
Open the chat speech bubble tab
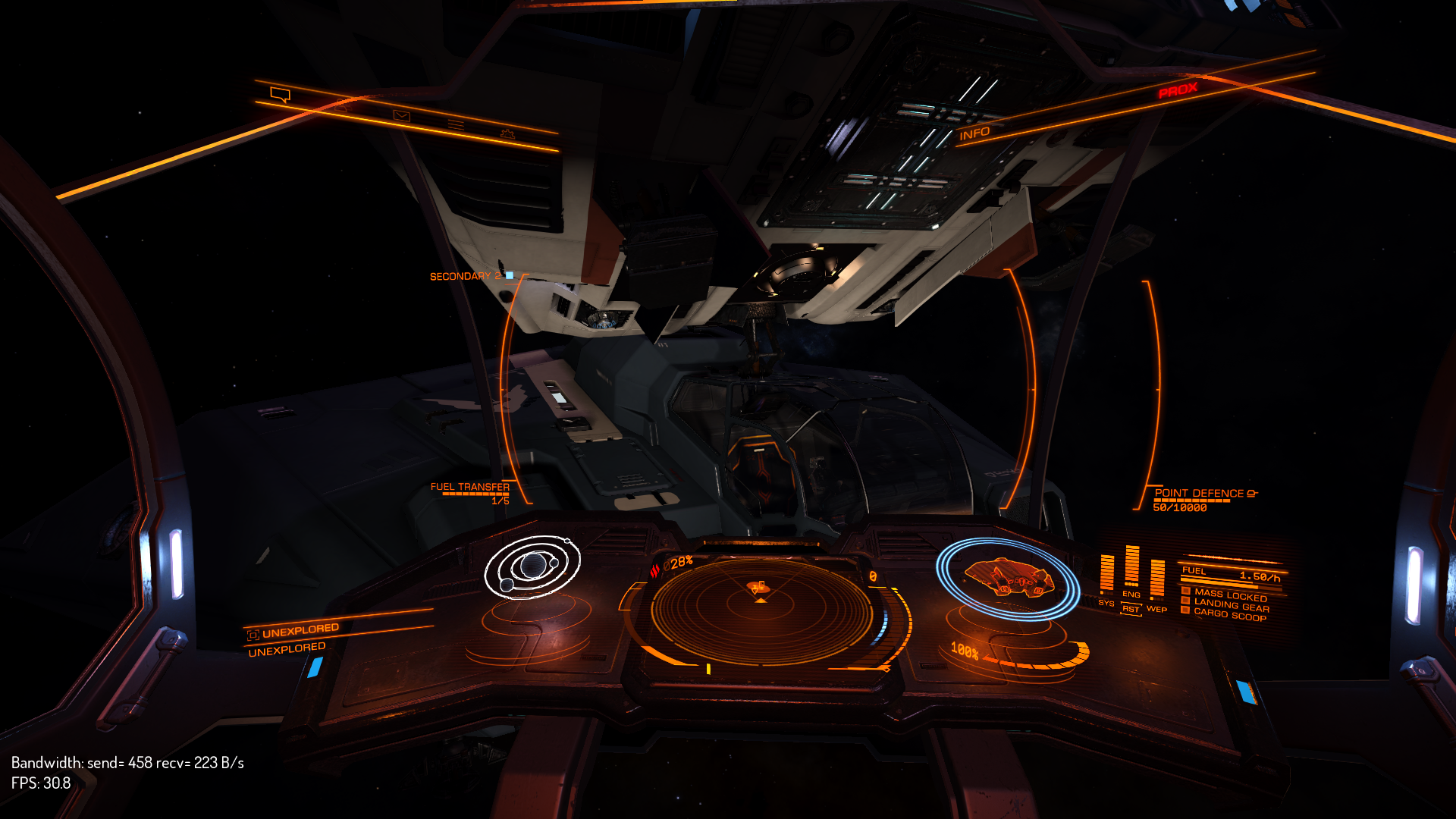281,95
